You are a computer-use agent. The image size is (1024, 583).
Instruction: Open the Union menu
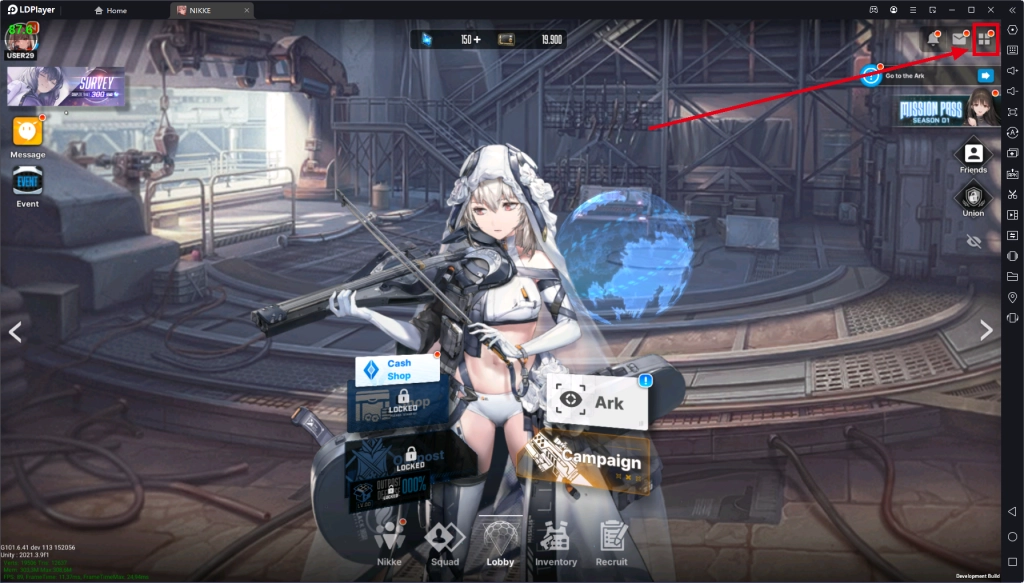click(973, 198)
